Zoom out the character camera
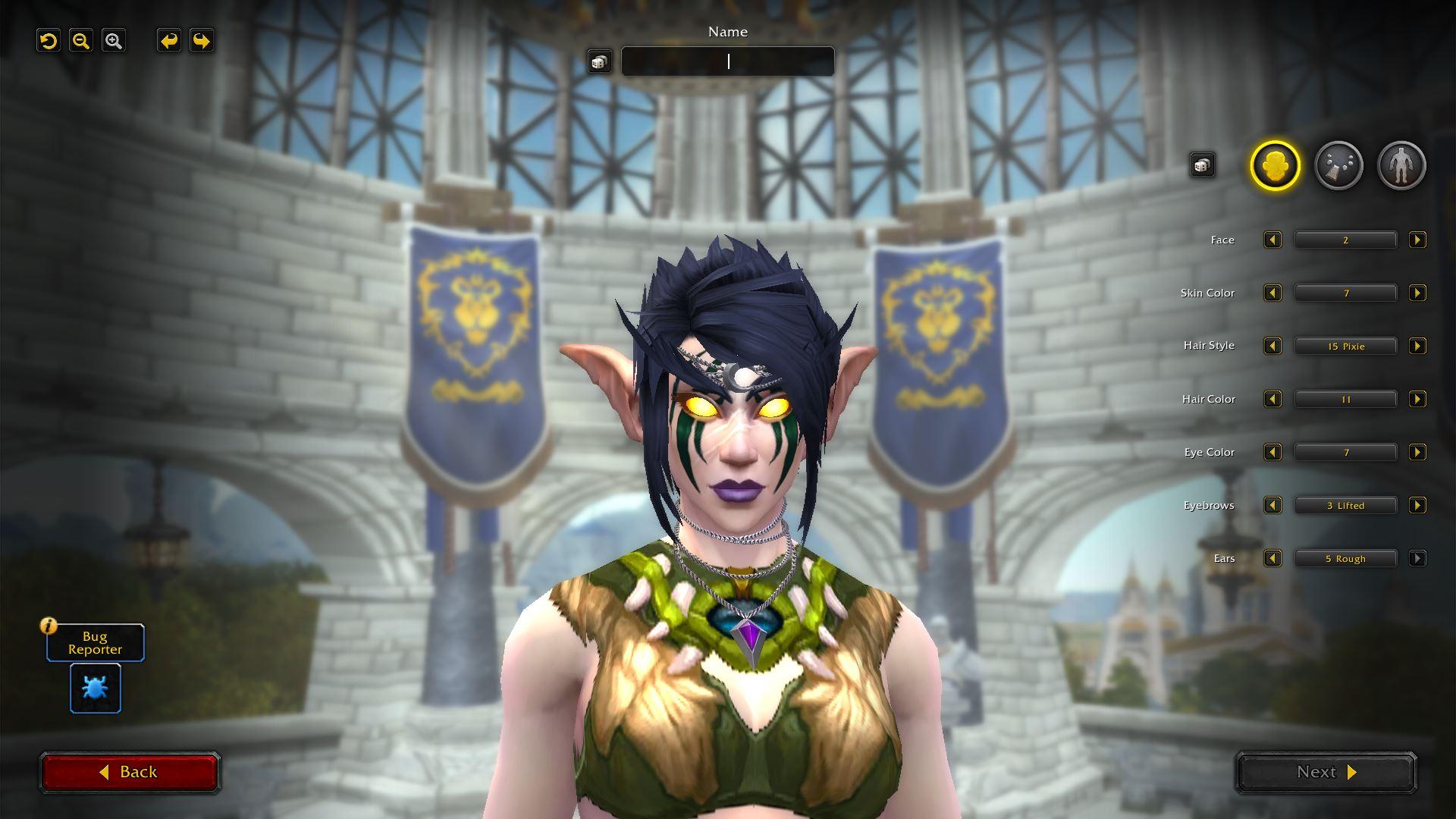Image resolution: width=1456 pixels, height=819 pixels. click(81, 41)
